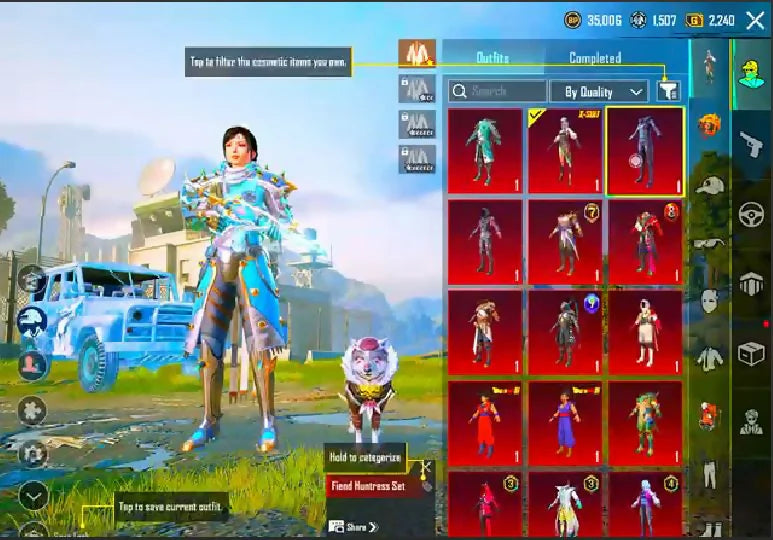The height and width of the screenshot is (540, 773).
Task: Expand the down-arrow button on left sidebar
Action: [33, 495]
